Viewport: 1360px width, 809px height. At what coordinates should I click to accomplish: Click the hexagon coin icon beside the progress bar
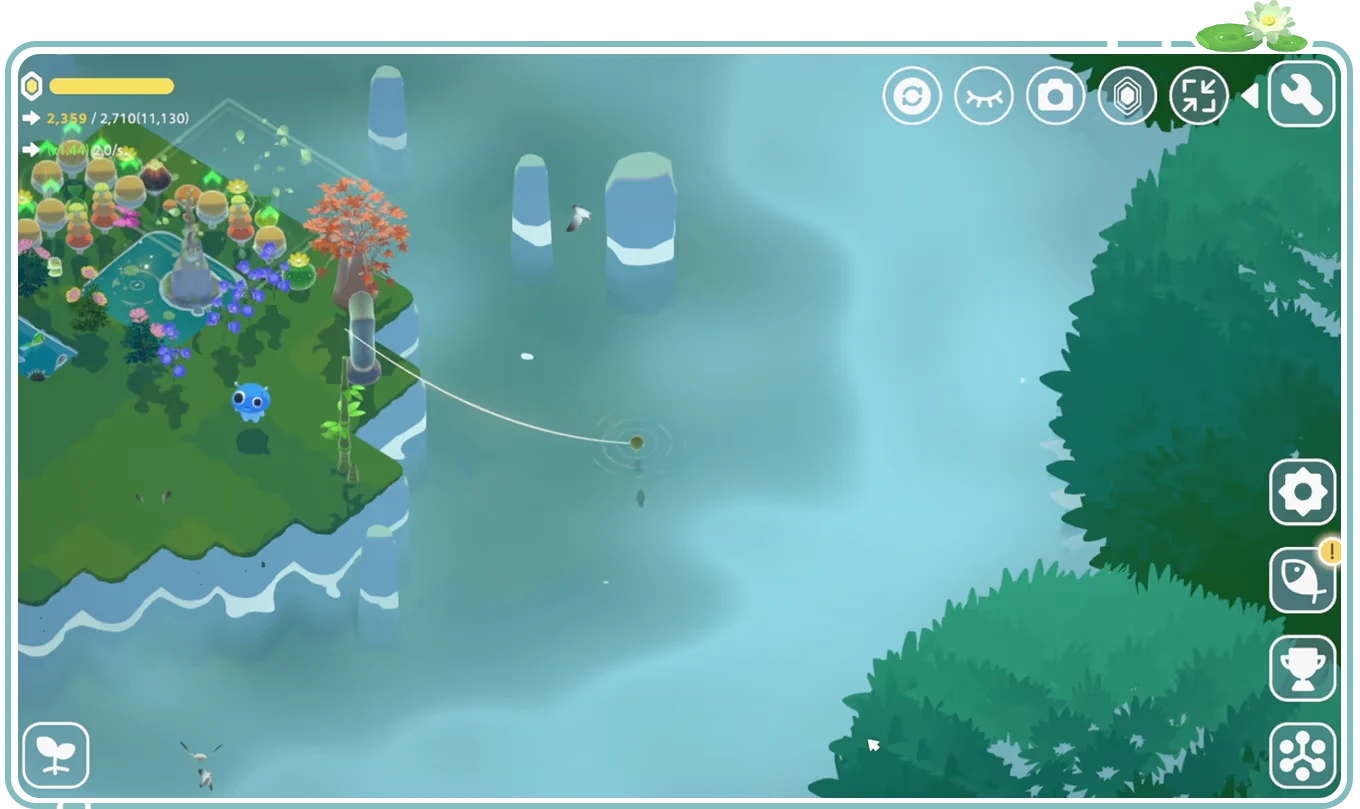click(x=33, y=87)
